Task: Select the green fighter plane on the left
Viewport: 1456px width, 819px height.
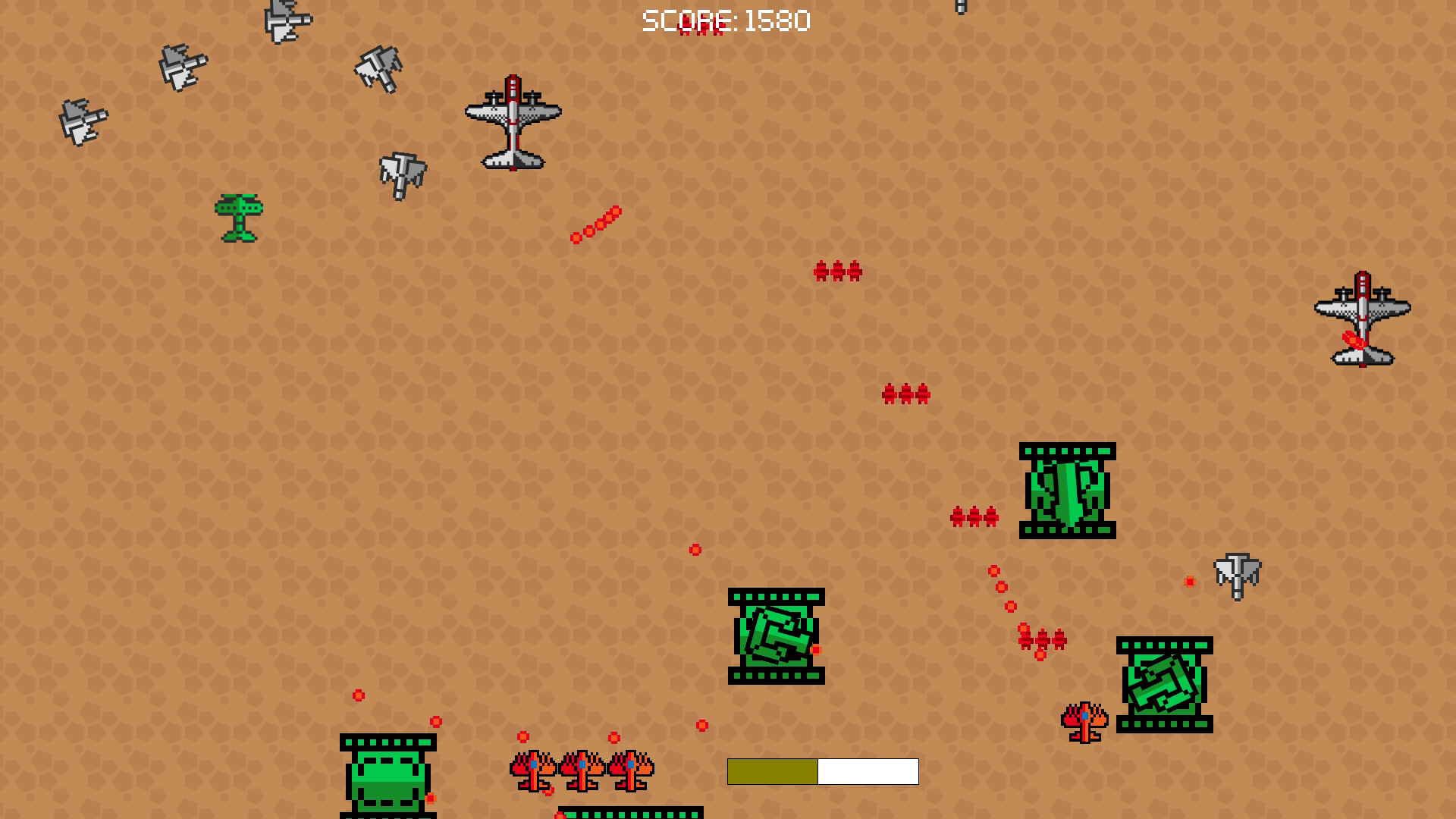Action: [239, 220]
